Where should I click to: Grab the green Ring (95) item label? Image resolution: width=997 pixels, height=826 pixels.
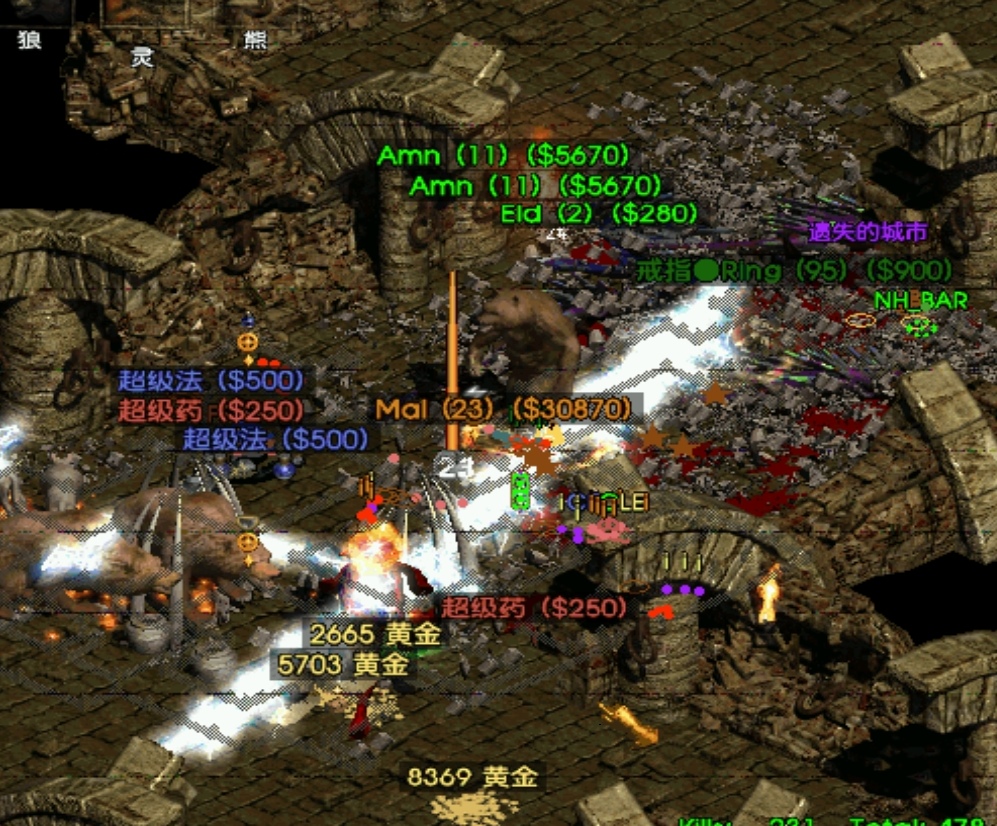[794, 270]
